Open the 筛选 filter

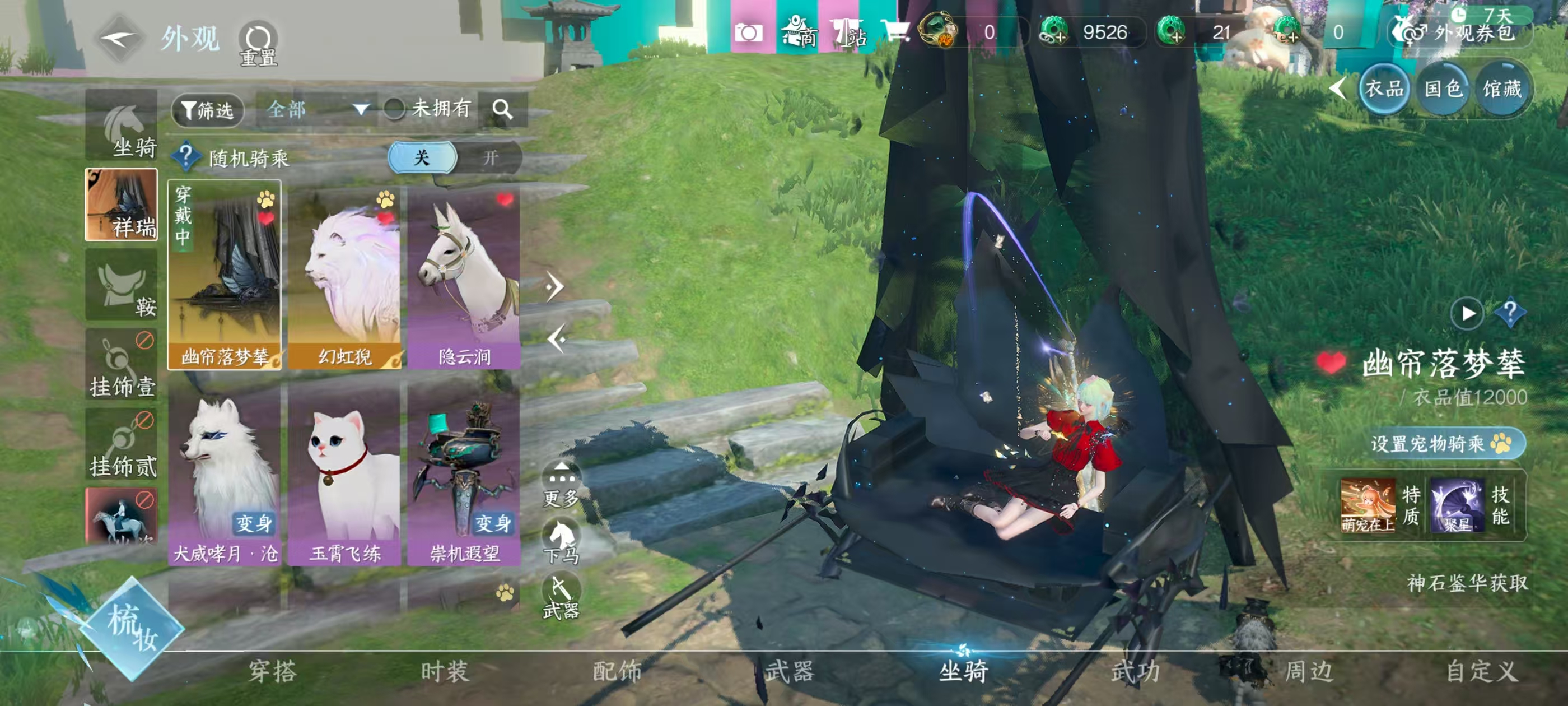pos(208,110)
